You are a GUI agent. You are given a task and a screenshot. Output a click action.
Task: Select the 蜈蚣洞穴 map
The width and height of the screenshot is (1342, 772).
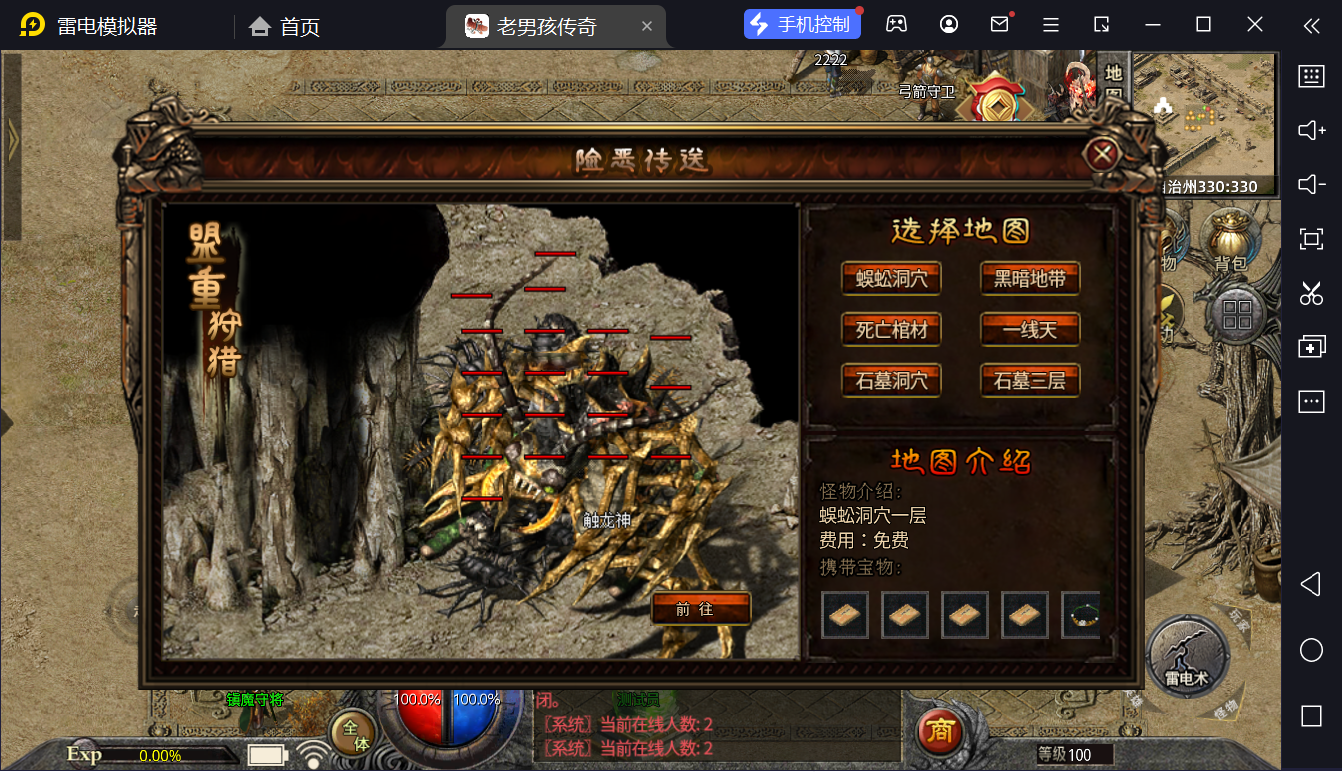[891, 278]
